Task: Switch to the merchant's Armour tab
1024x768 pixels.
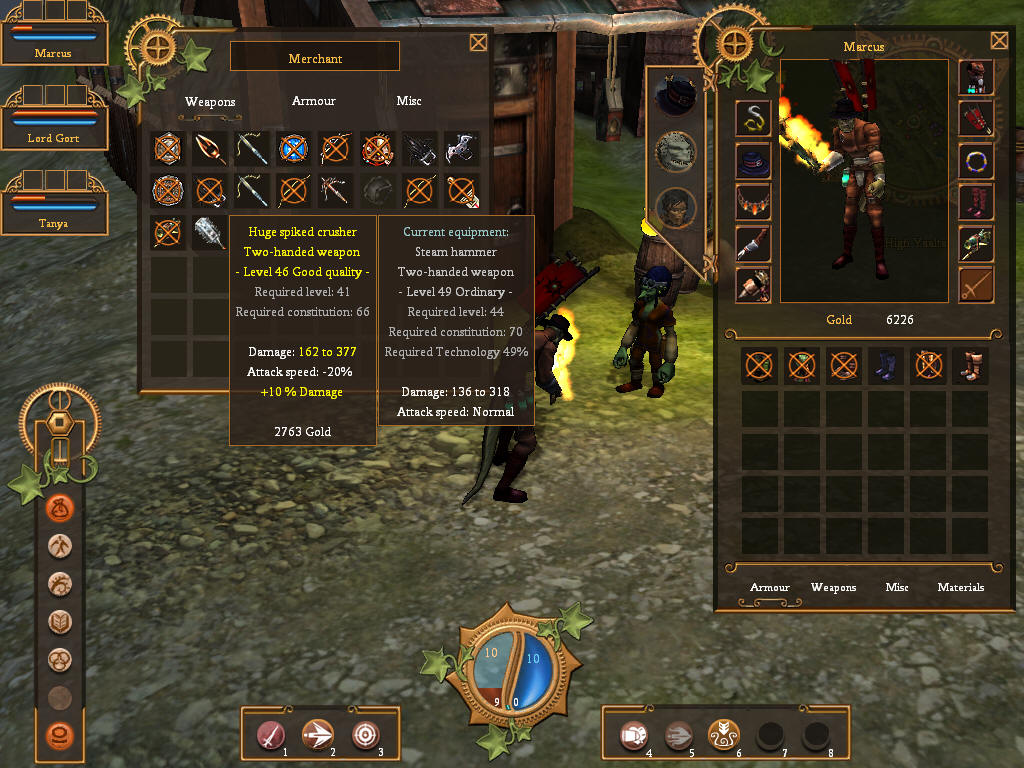Action: coord(313,101)
